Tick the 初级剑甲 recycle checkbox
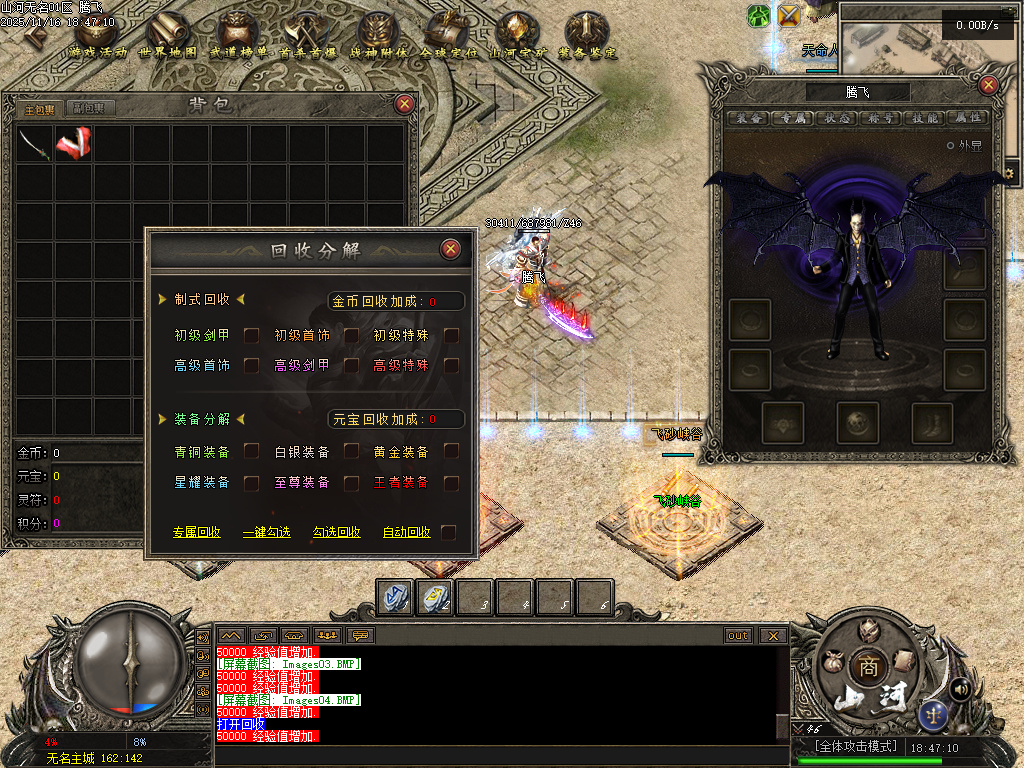The height and width of the screenshot is (768, 1024). click(x=252, y=335)
